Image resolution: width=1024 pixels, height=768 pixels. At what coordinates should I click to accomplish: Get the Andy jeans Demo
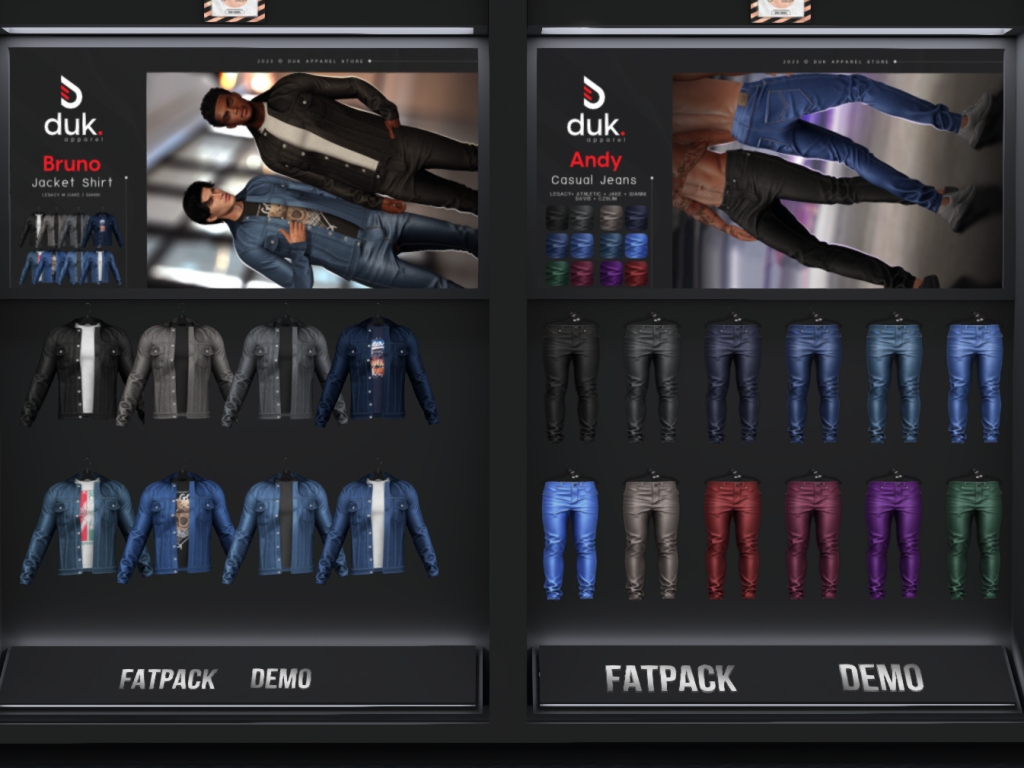(x=881, y=678)
